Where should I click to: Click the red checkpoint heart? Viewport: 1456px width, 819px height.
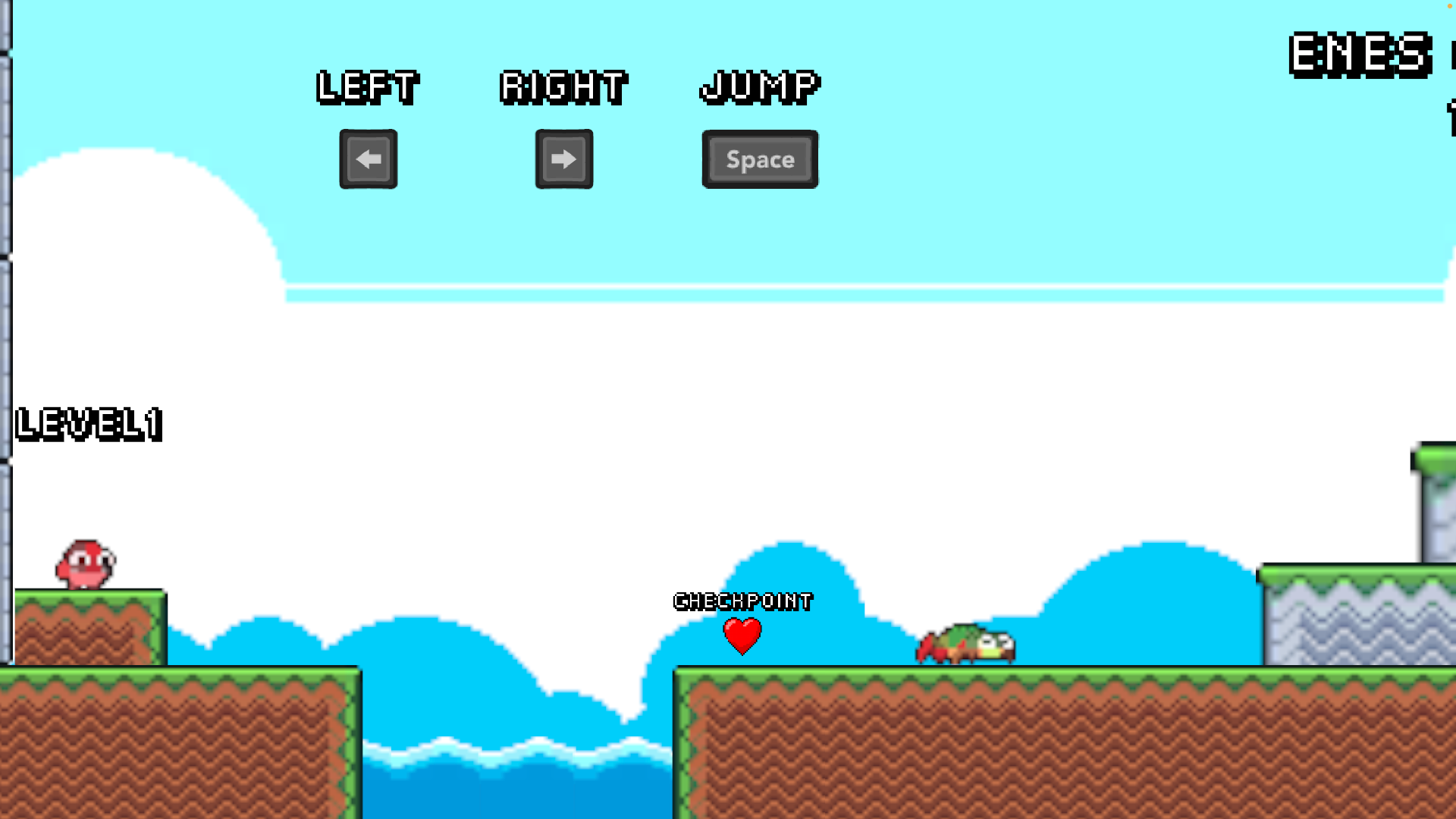point(742,635)
